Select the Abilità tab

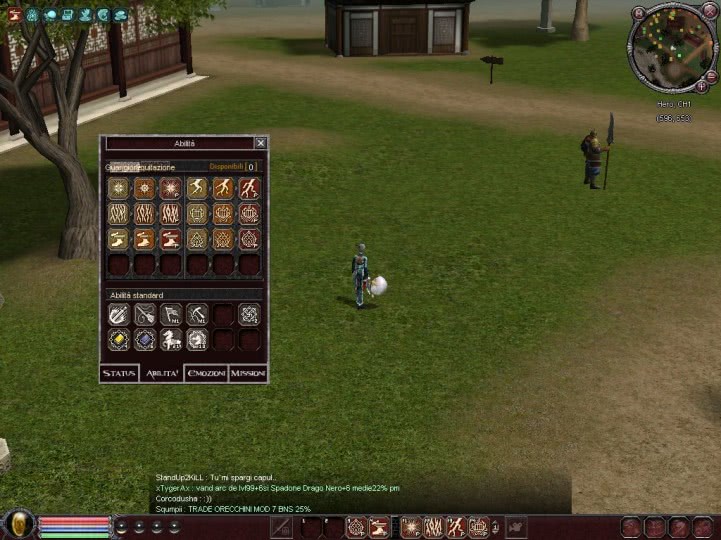click(x=162, y=373)
